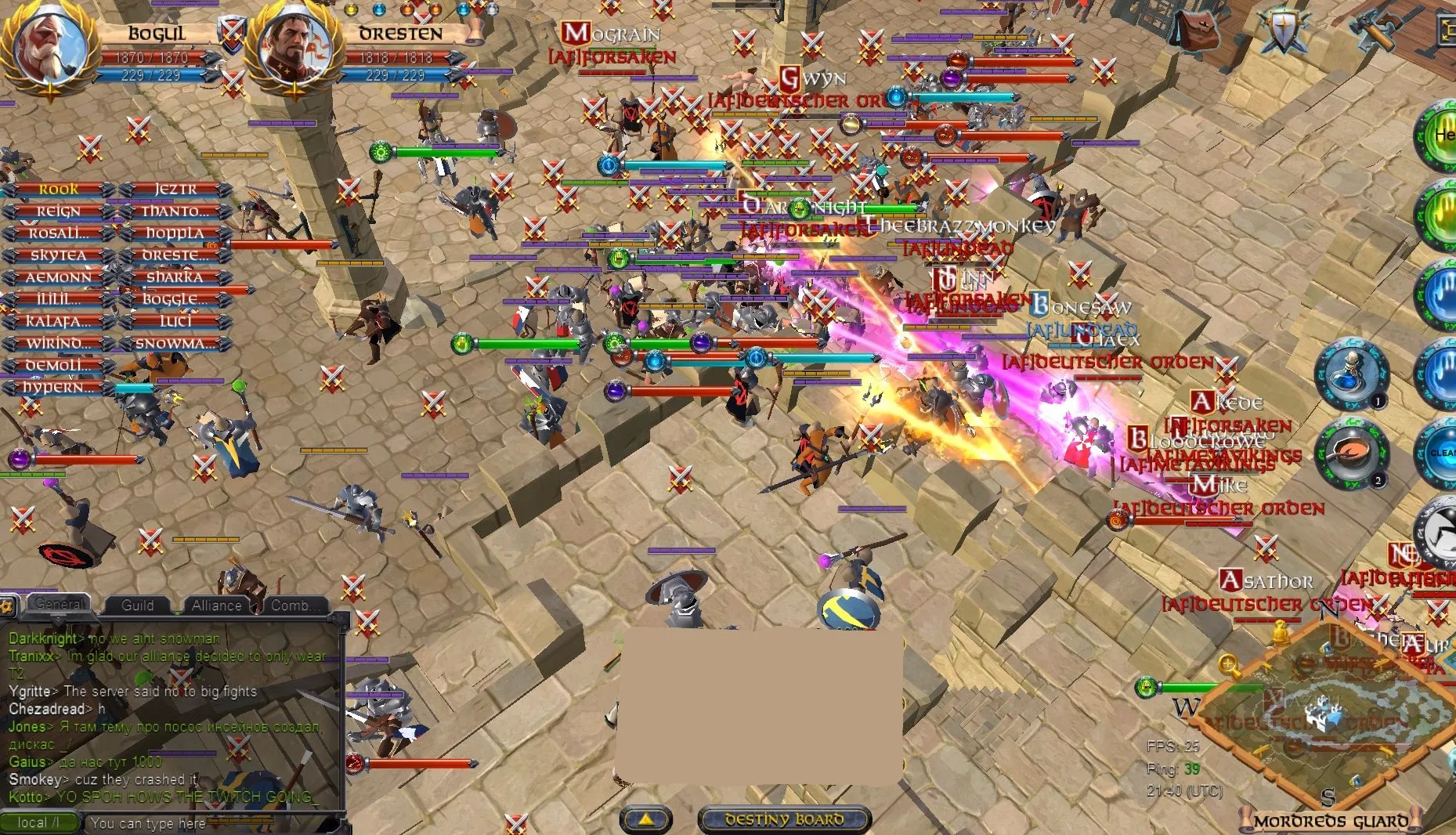Switch to the Alliance chat tab
The height and width of the screenshot is (835, 1456).
click(217, 605)
